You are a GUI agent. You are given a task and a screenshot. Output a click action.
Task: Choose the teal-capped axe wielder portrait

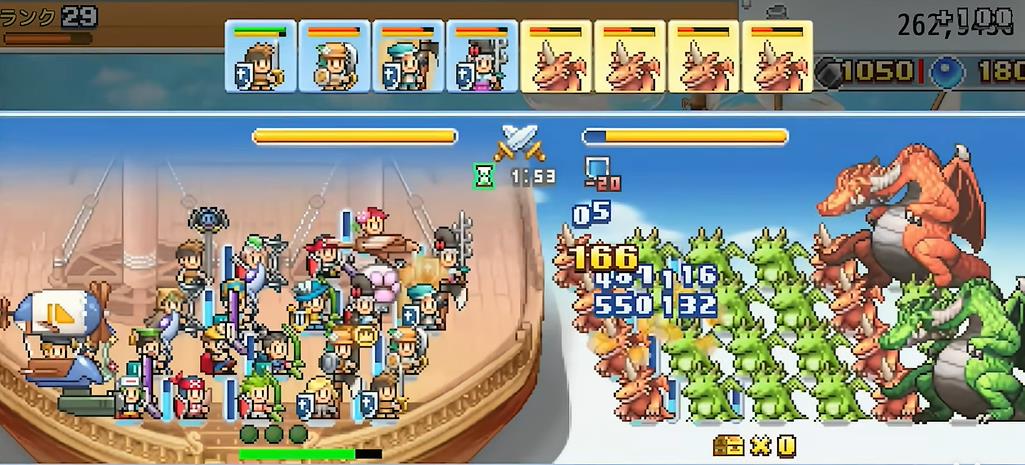click(408, 57)
